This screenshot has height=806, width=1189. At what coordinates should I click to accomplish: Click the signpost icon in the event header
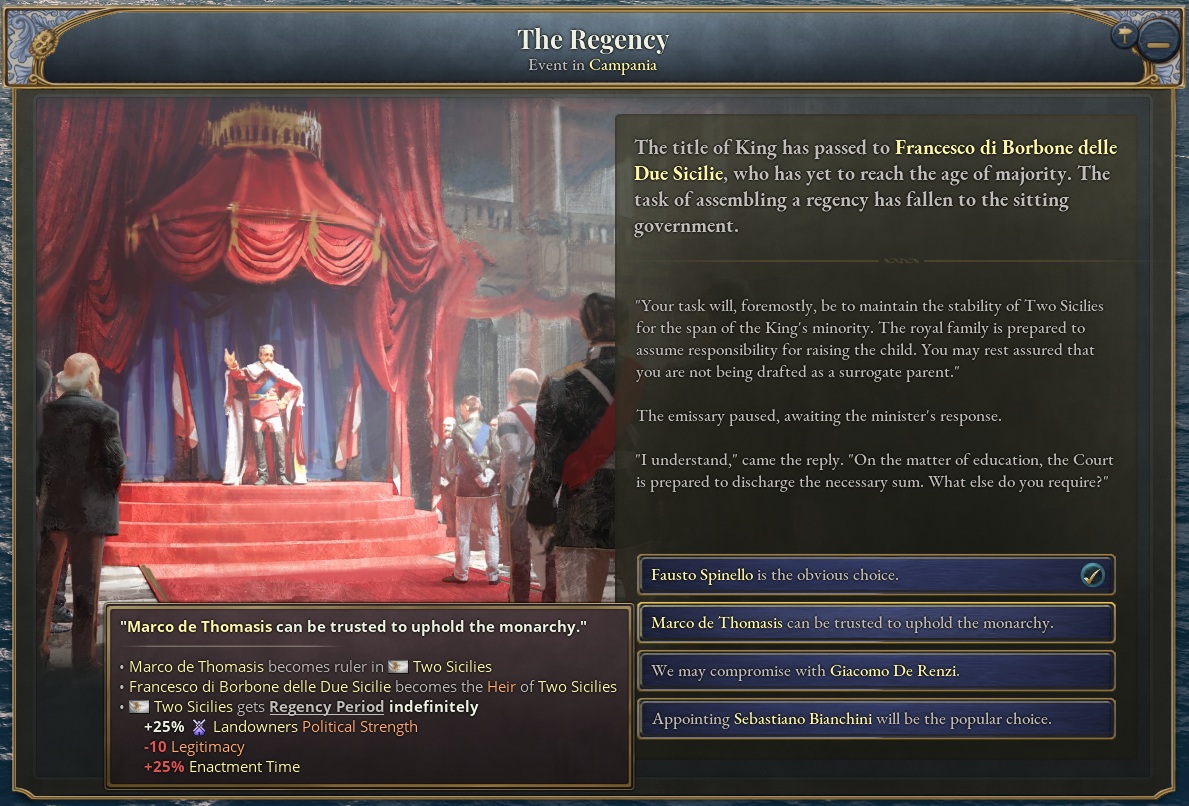(1125, 35)
